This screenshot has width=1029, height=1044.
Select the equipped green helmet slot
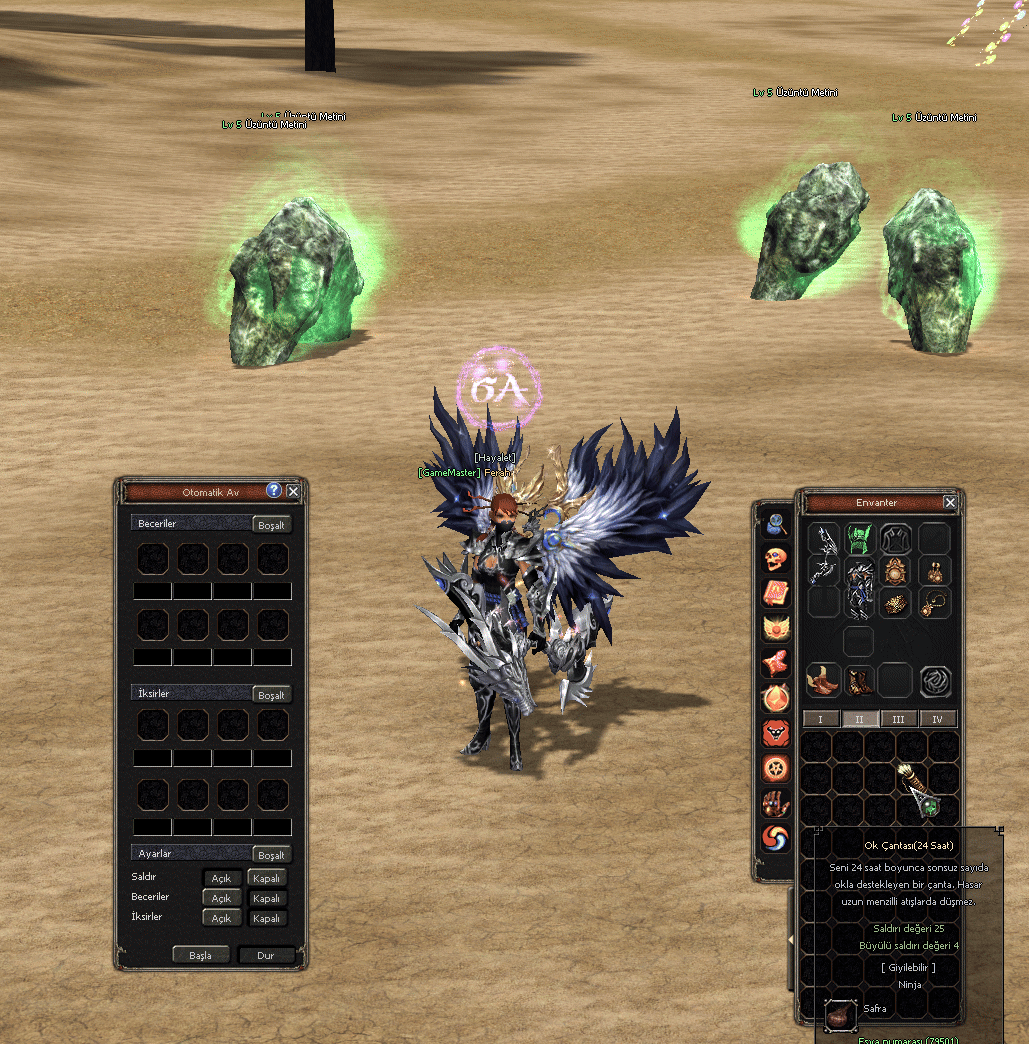[859, 538]
